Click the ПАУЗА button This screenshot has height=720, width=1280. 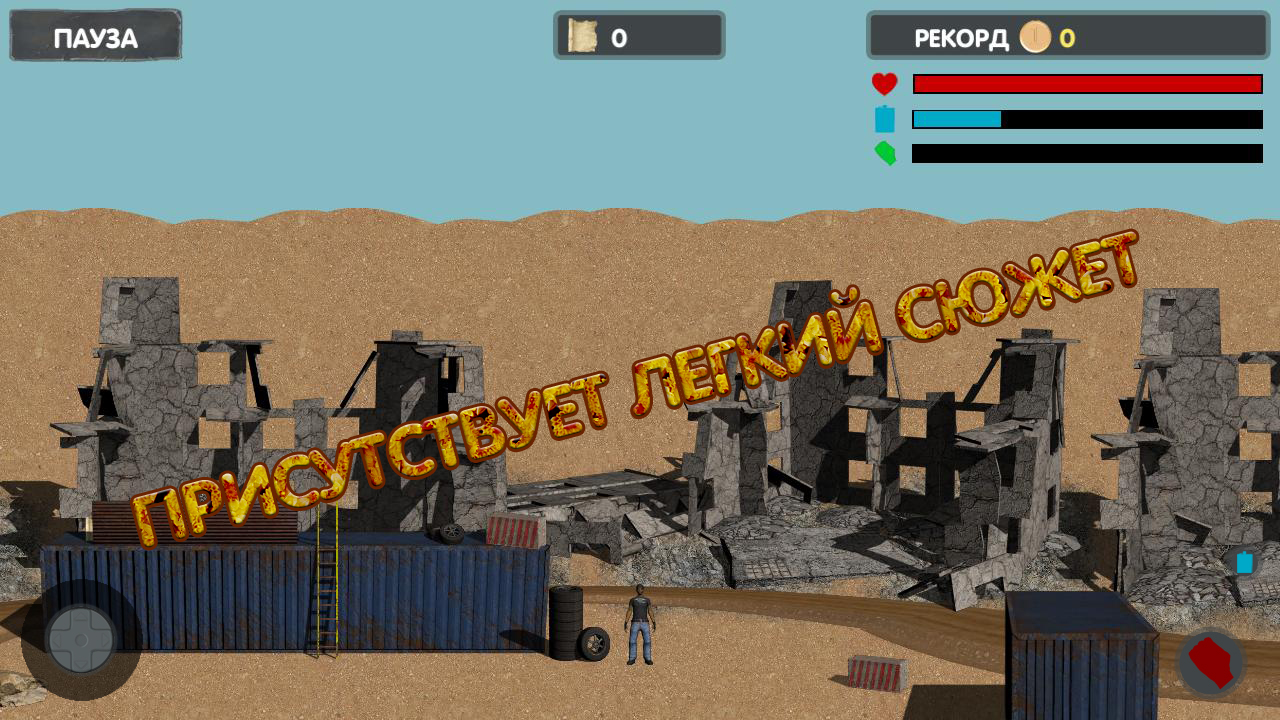95,35
